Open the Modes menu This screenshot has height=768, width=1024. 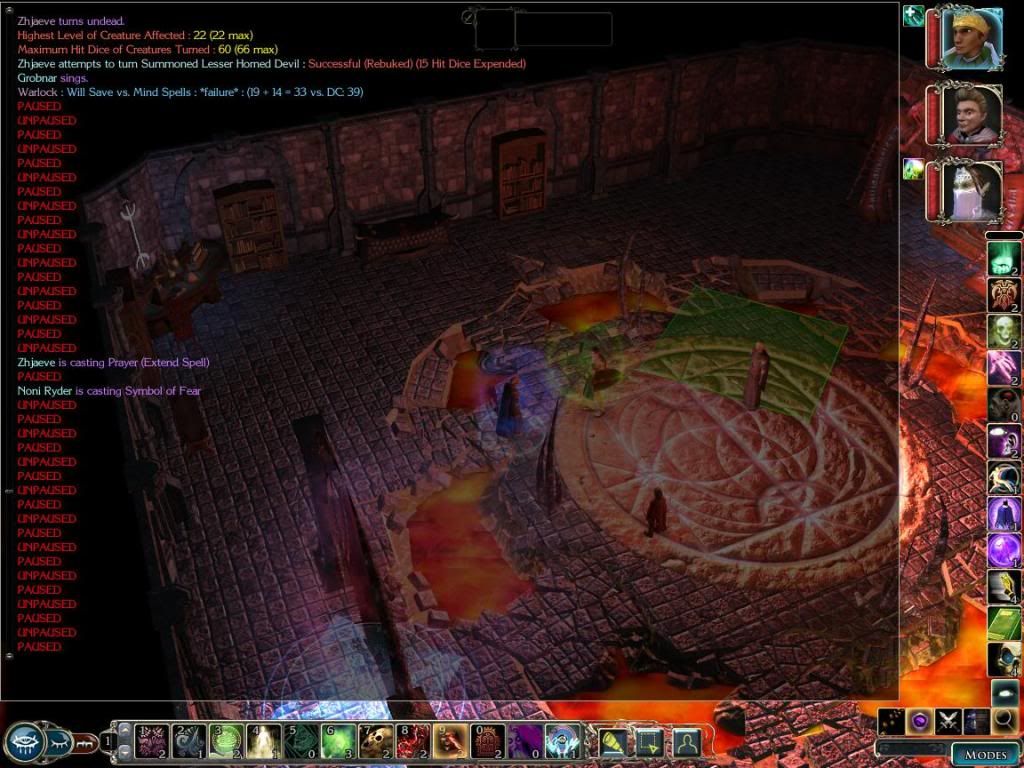(985, 755)
